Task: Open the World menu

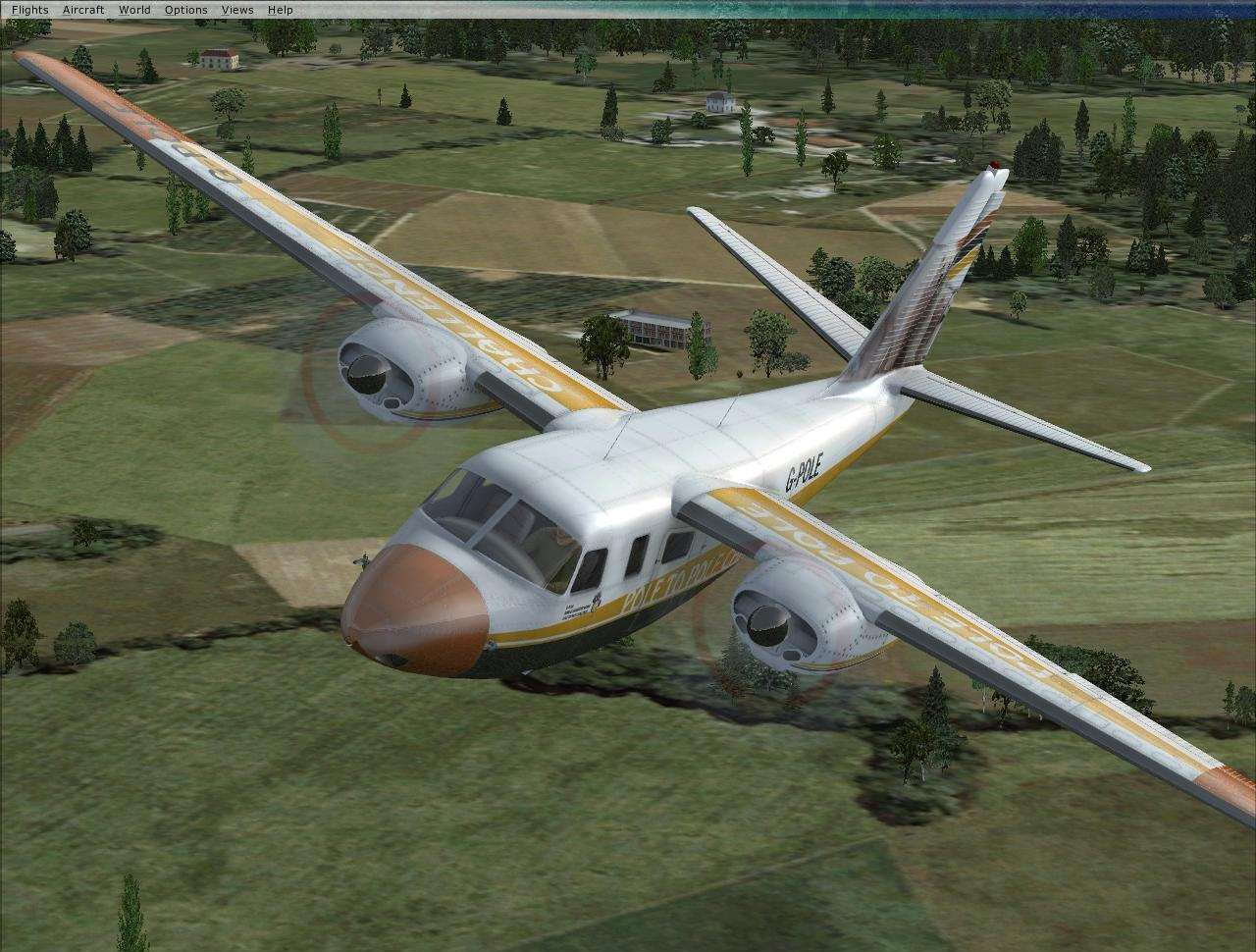Action: [x=133, y=9]
